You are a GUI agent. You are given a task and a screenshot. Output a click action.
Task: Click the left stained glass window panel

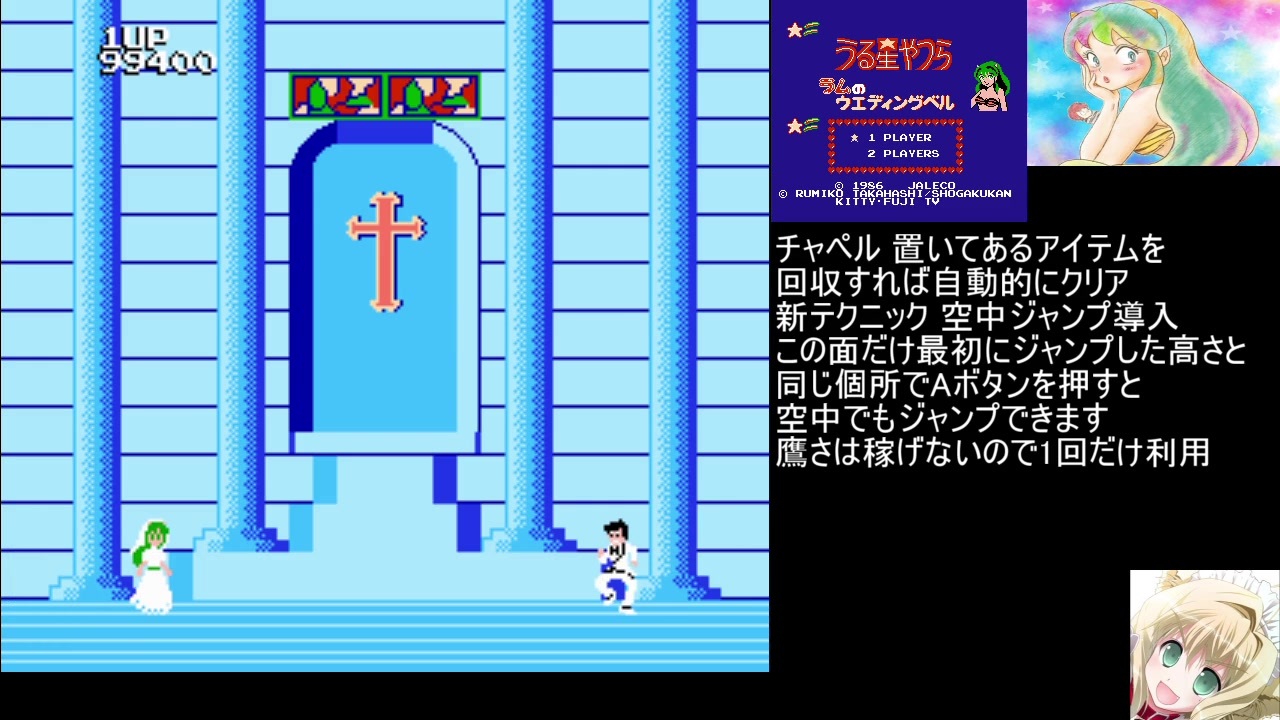pos(337,95)
